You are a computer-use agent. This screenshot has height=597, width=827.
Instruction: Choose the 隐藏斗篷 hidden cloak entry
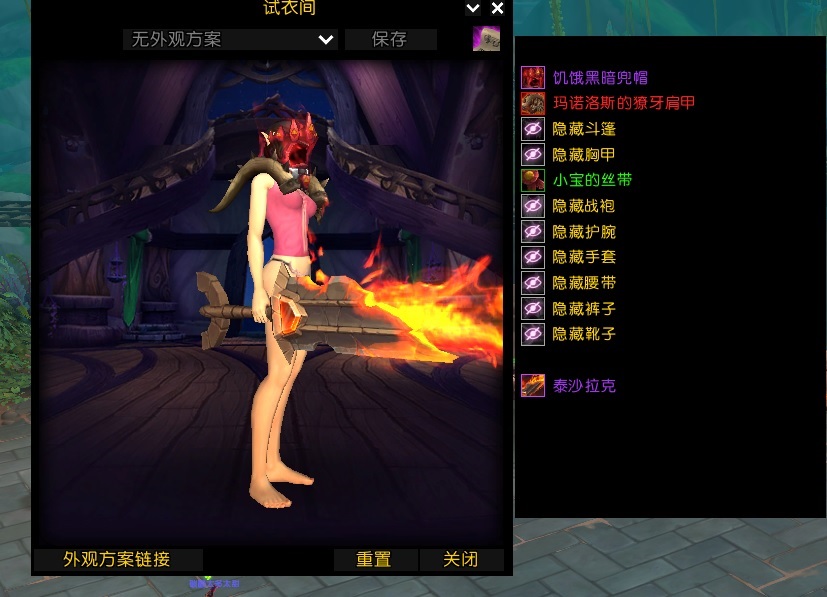(x=584, y=129)
